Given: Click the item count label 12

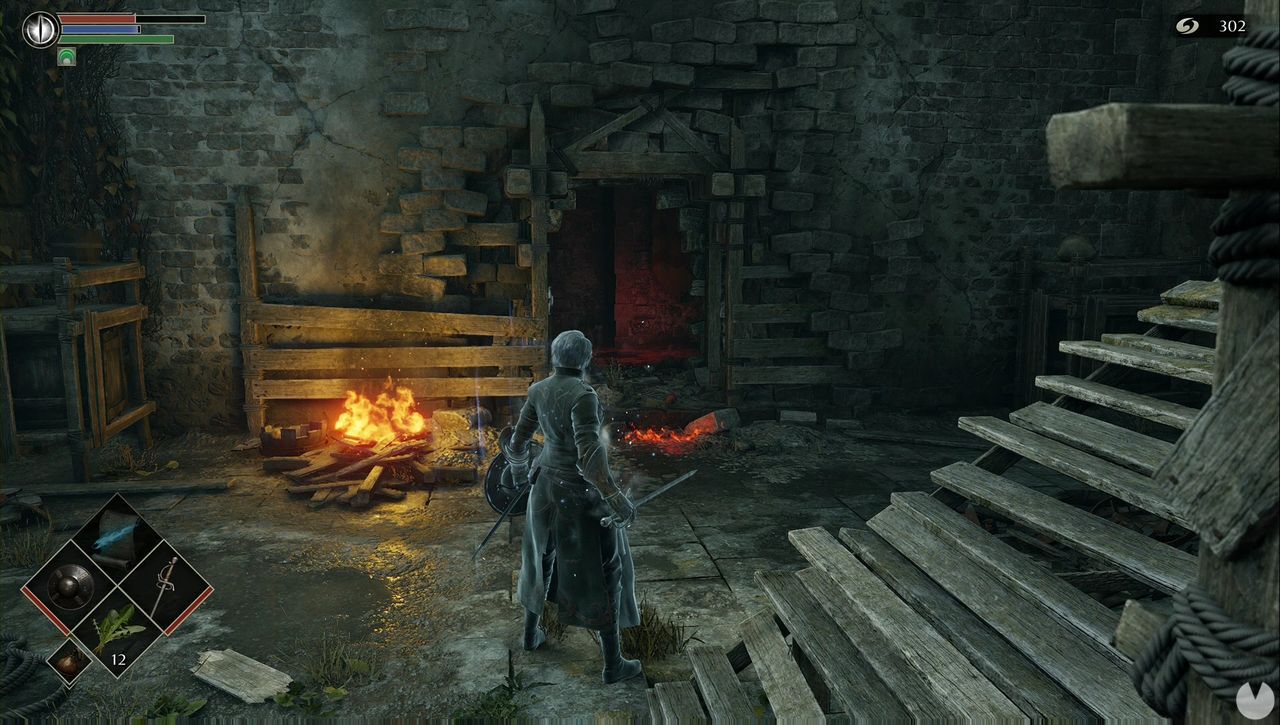Looking at the screenshot, I should click(118, 658).
